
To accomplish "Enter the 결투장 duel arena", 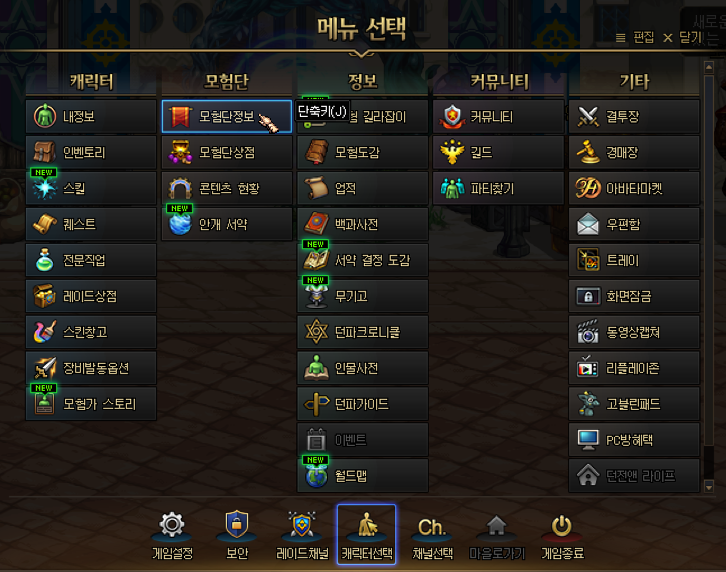I will (x=634, y=116).
